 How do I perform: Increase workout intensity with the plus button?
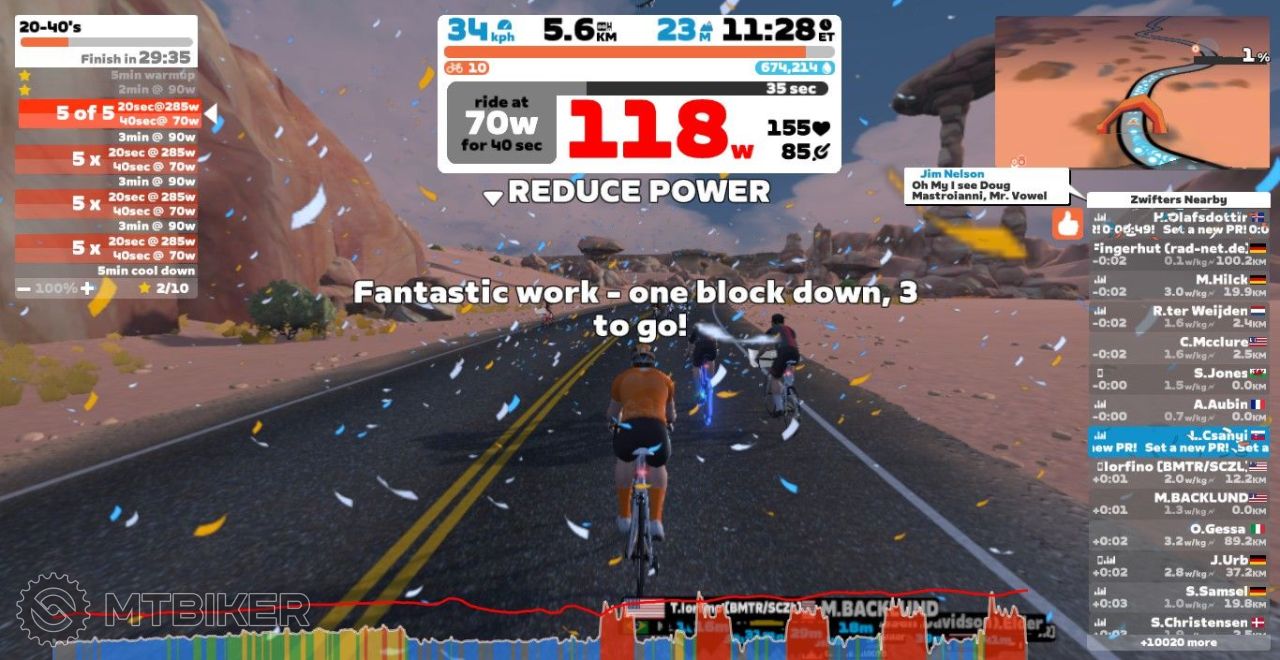click(87, 289)
